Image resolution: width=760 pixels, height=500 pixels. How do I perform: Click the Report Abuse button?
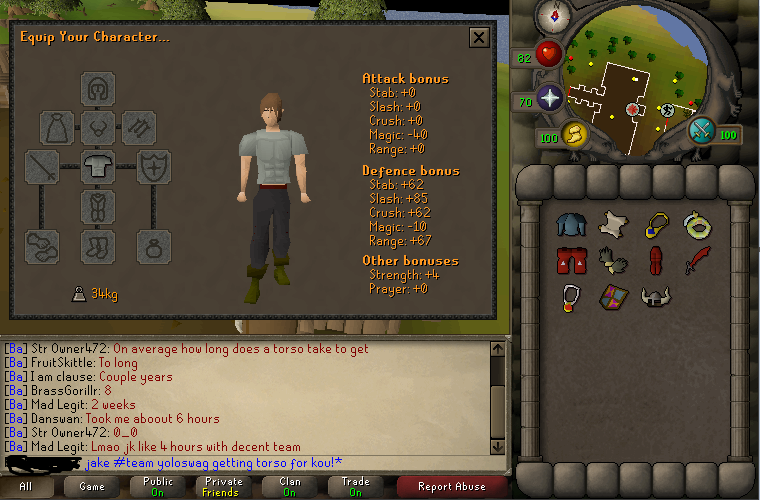tap(452, 487)
